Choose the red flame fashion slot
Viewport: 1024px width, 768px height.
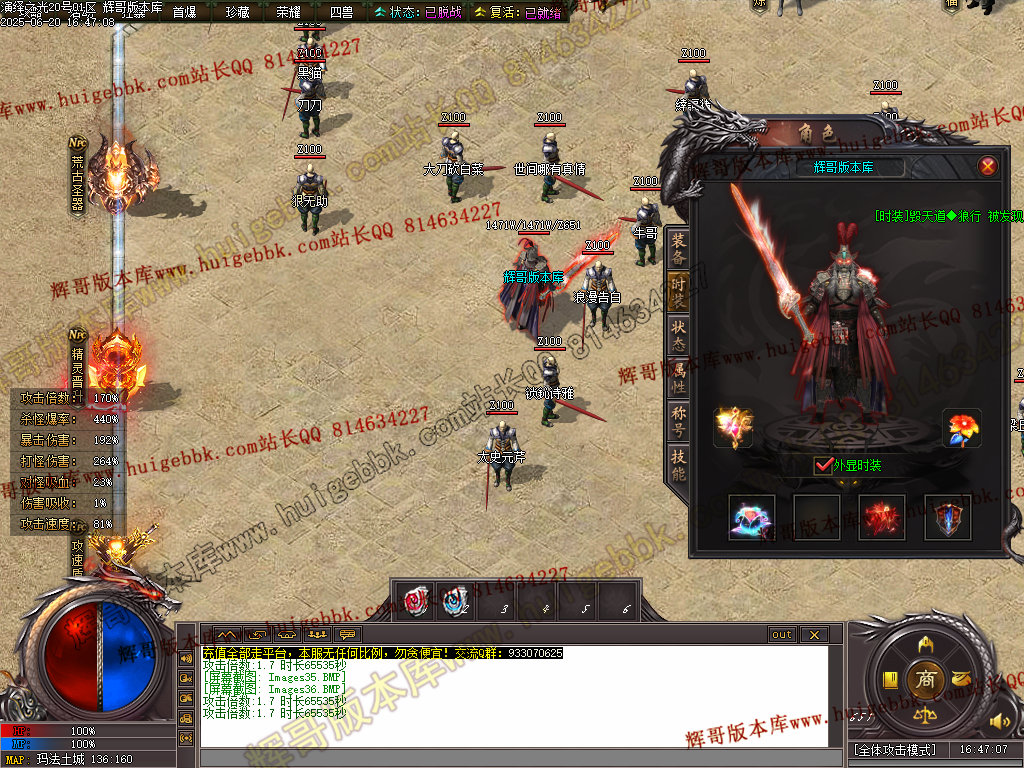[882, 517]
